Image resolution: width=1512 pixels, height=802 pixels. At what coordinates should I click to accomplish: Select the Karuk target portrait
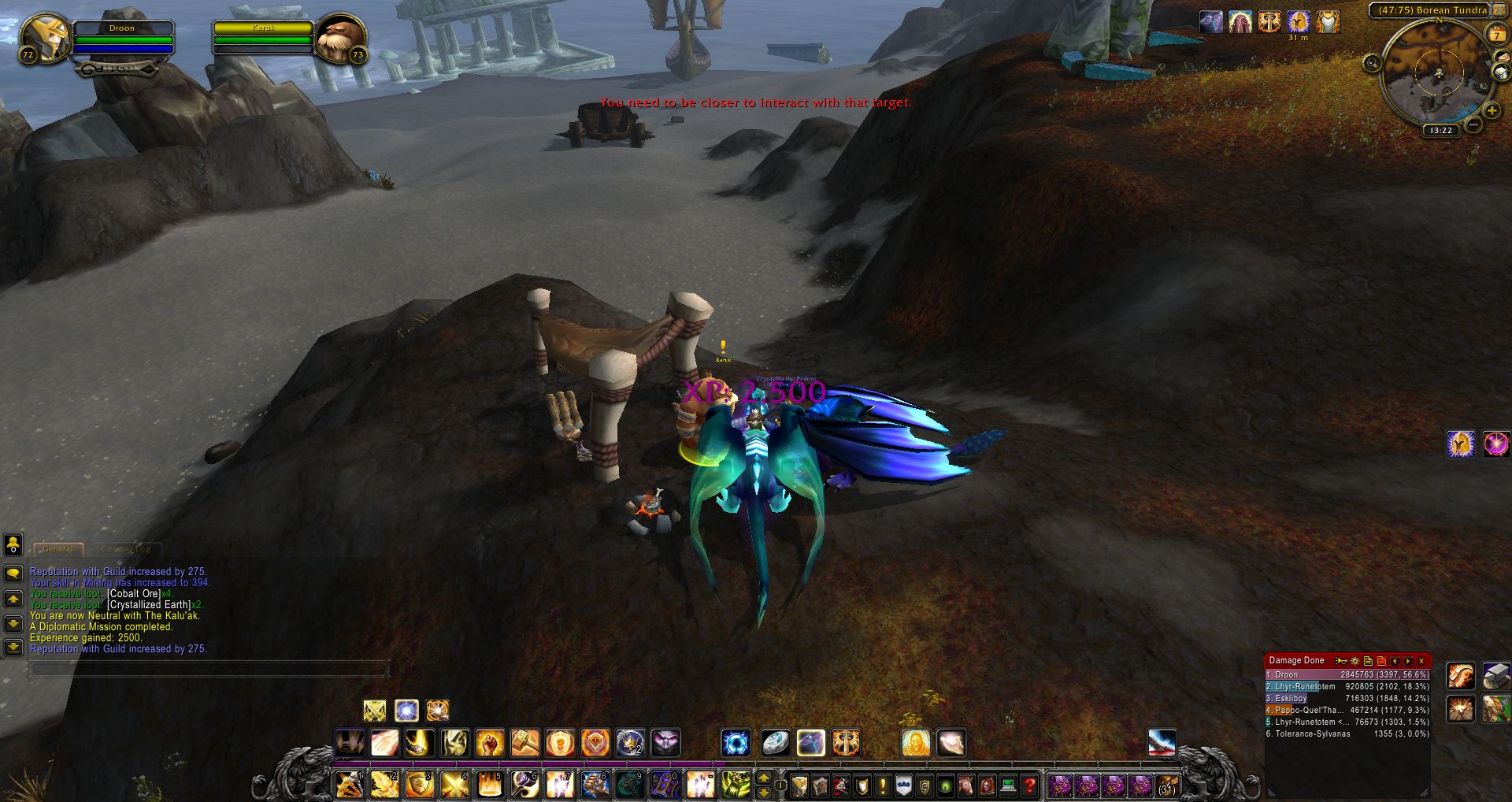click(x=341, y=38)
